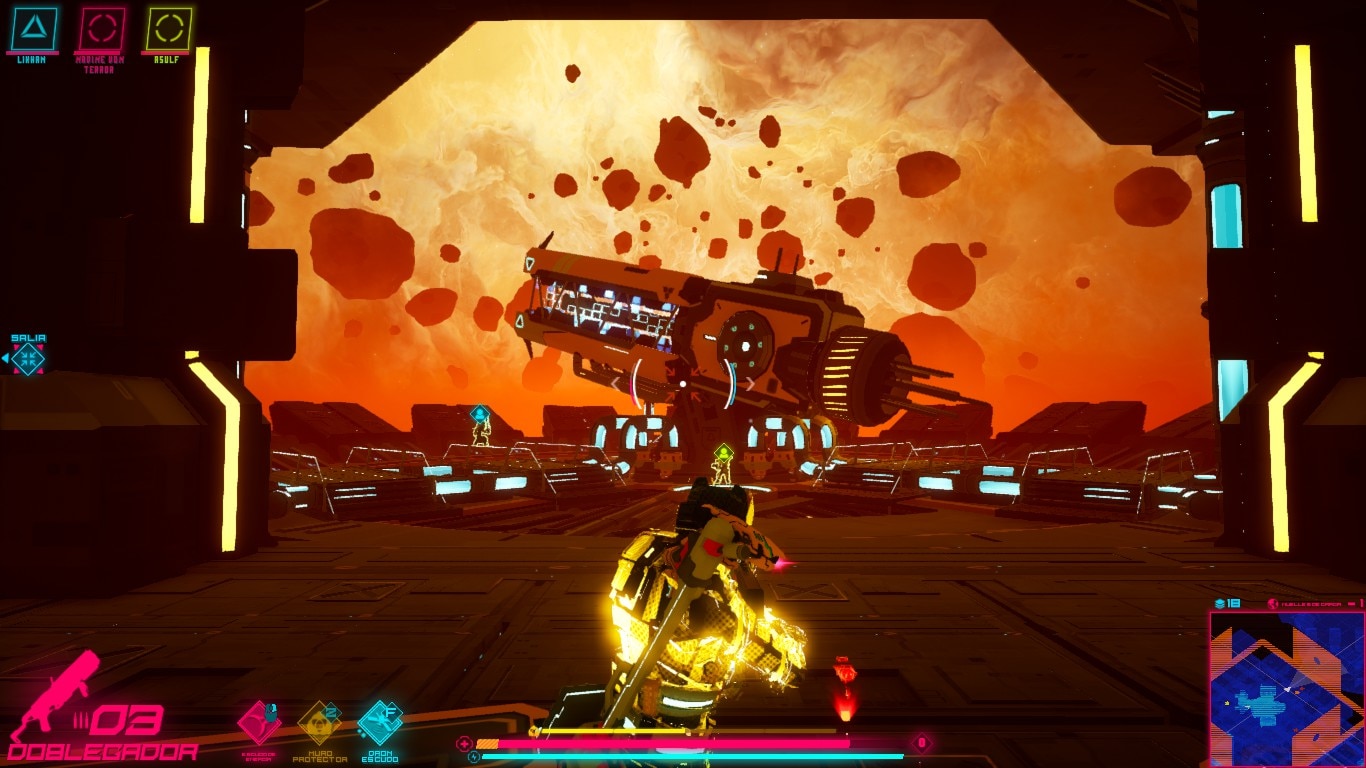This screenshot has height=768, width=1366.
Task: Open the minimap
Action: point(1286,688)
